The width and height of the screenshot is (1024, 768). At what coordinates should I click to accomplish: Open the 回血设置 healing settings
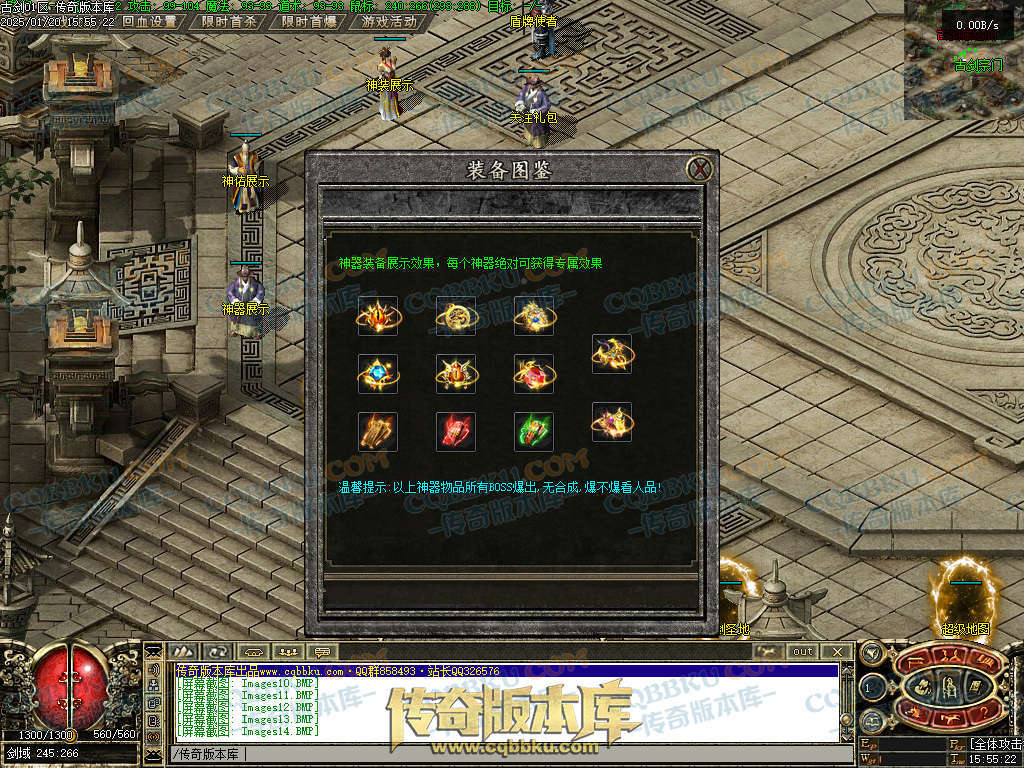point(149,21)
